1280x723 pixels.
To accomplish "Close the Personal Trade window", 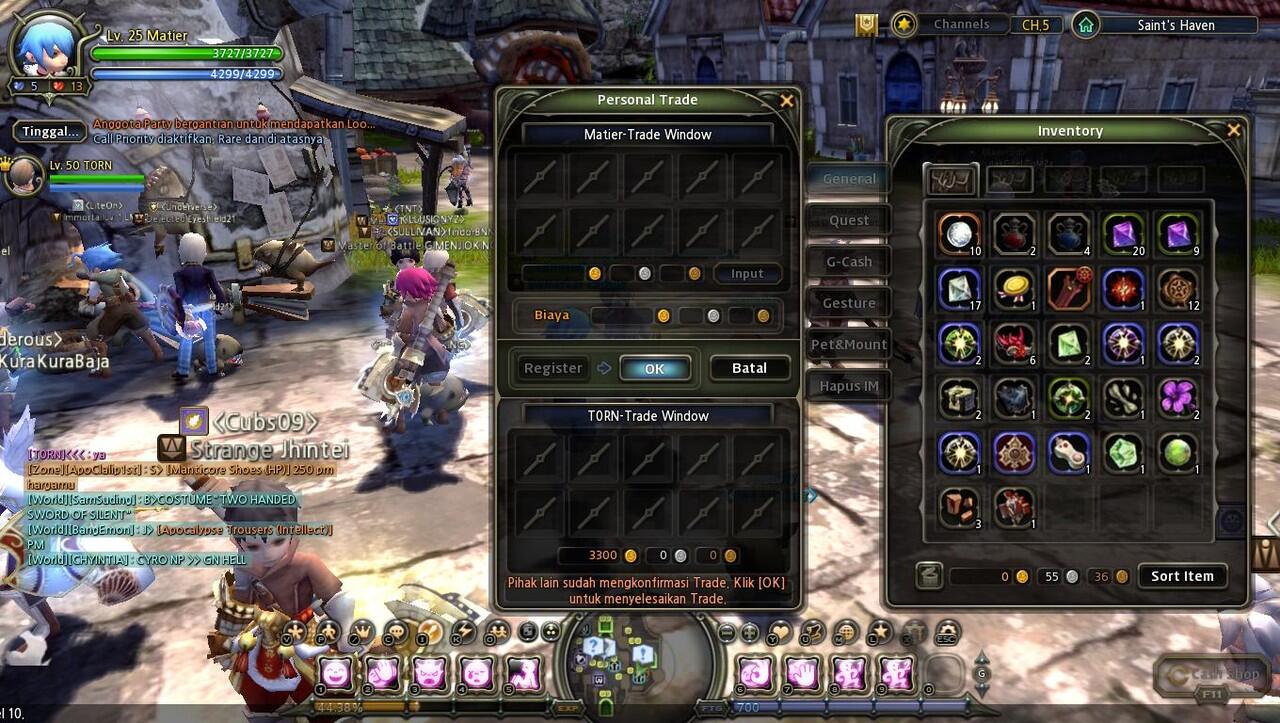I will point(787,100).
